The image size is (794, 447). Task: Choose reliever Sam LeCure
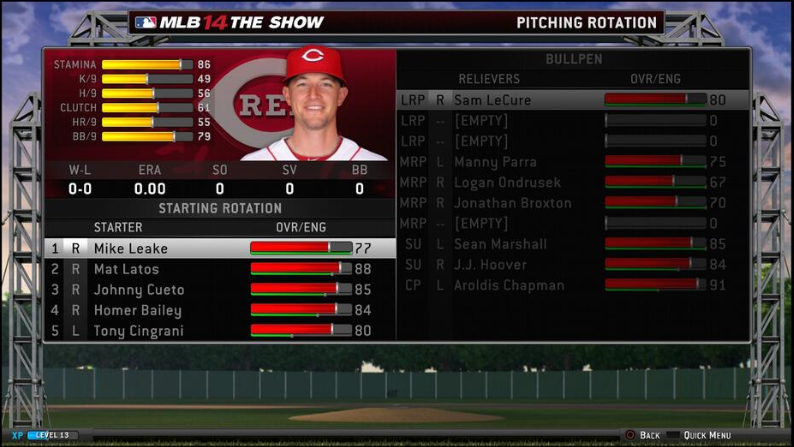point(492,100)
